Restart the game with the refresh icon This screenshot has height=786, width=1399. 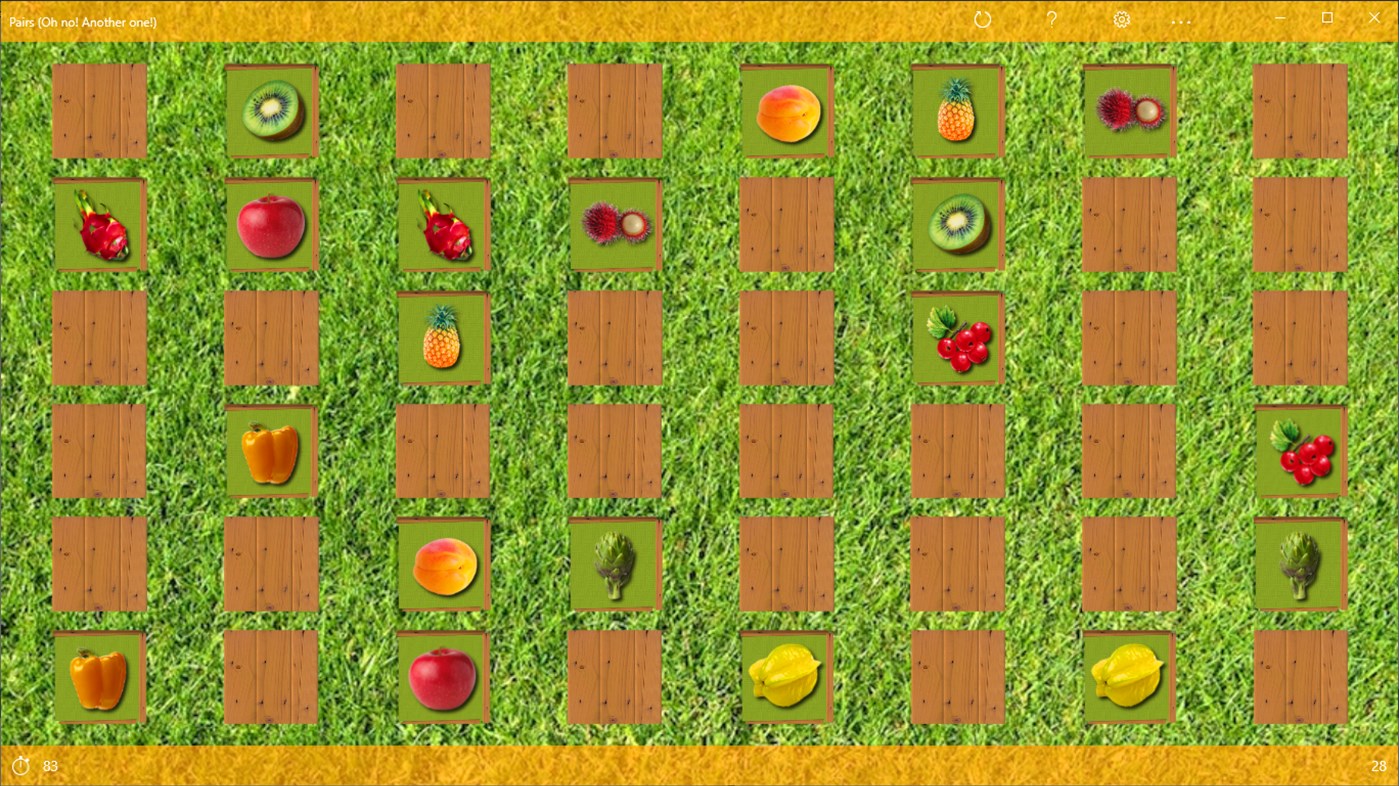[x=982, y=18]
